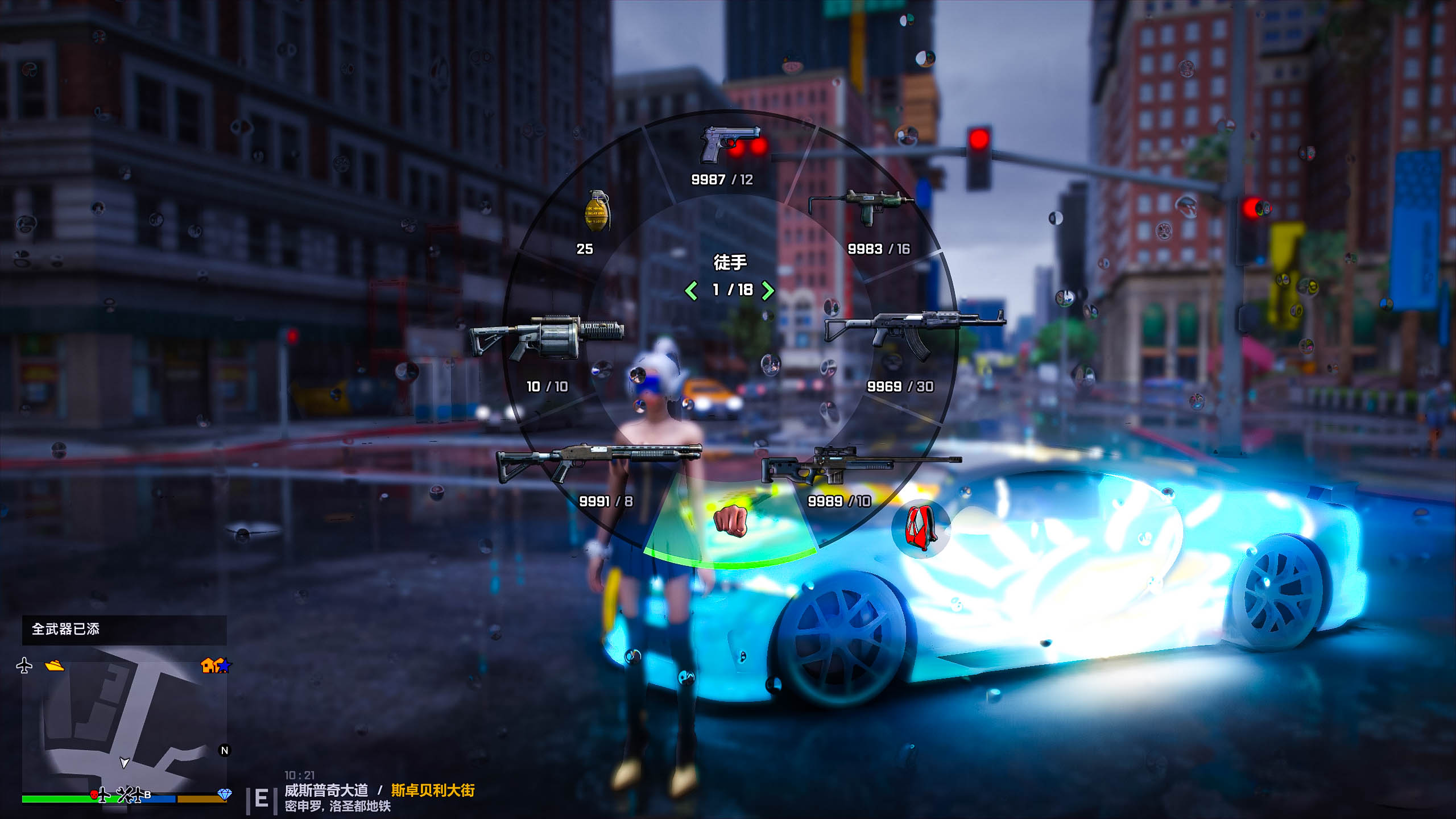Choose the micro SMG weapon slot
The width and height of the screenshot is (1456, 819).
[863, 207]
